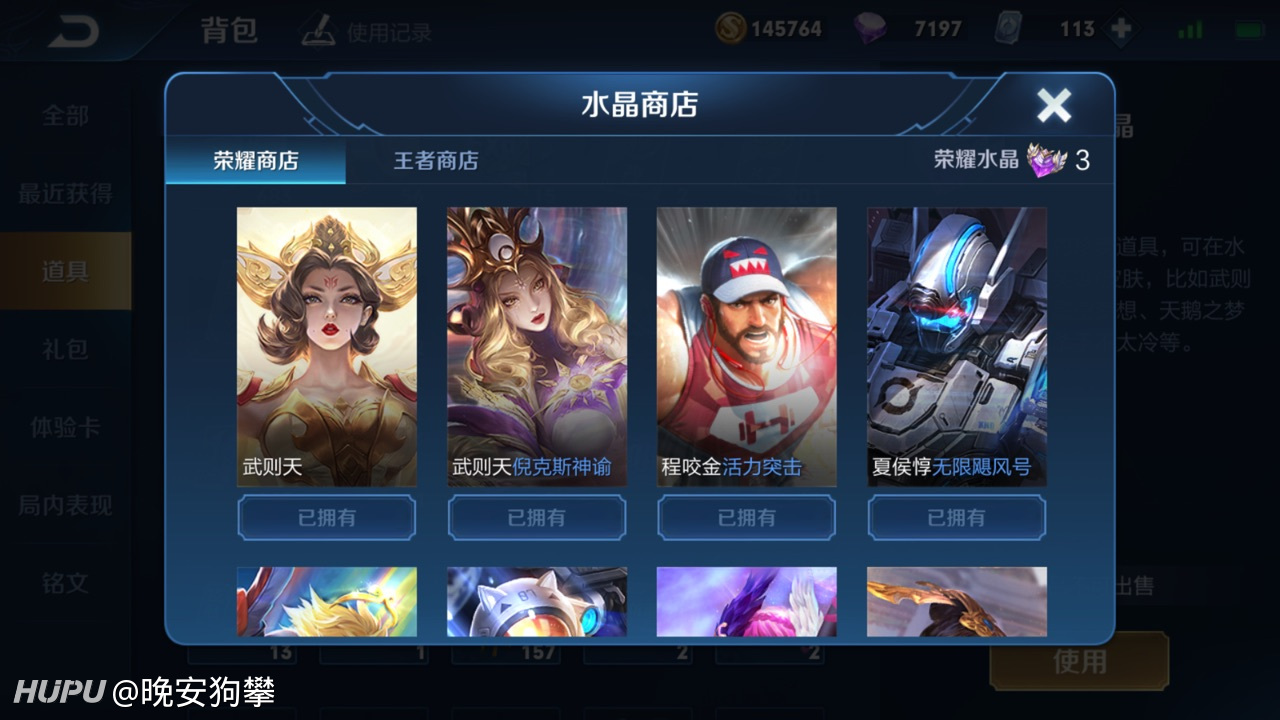Viewport: 1280px width, 720px height.
Task: Switch to the 铭文 category
Action: 65,583
